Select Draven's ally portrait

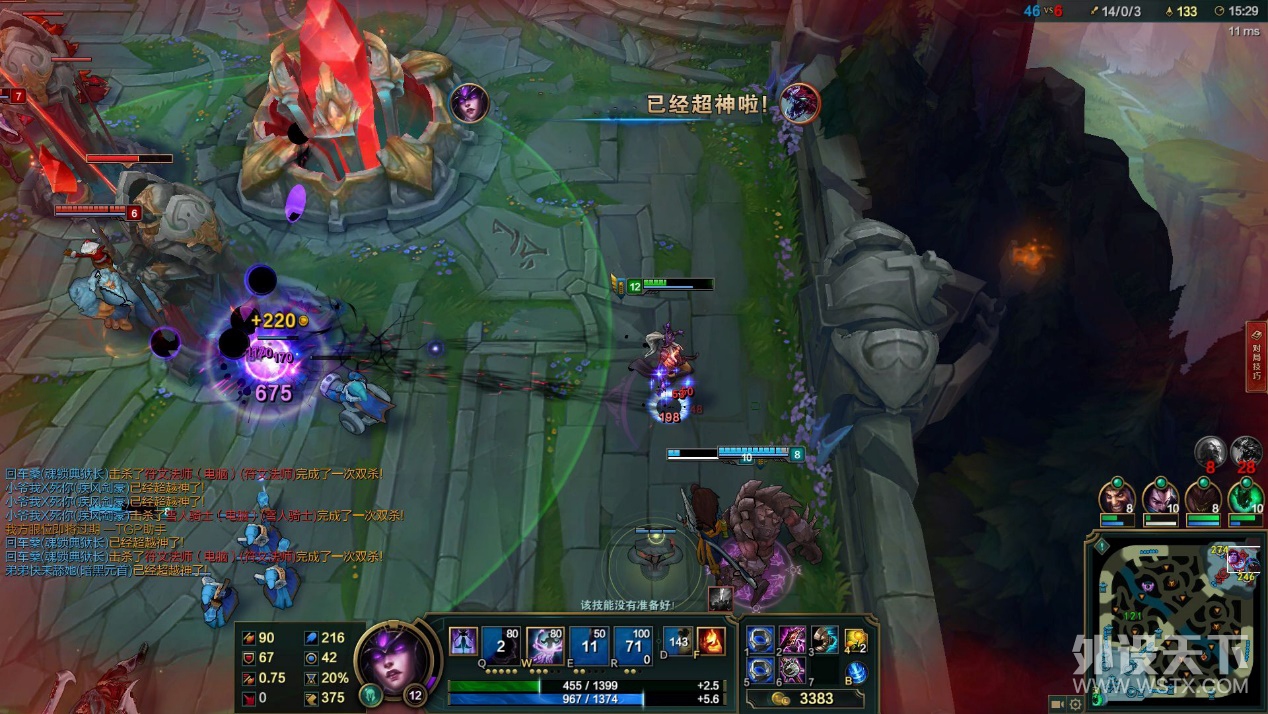click(1116, 496)
